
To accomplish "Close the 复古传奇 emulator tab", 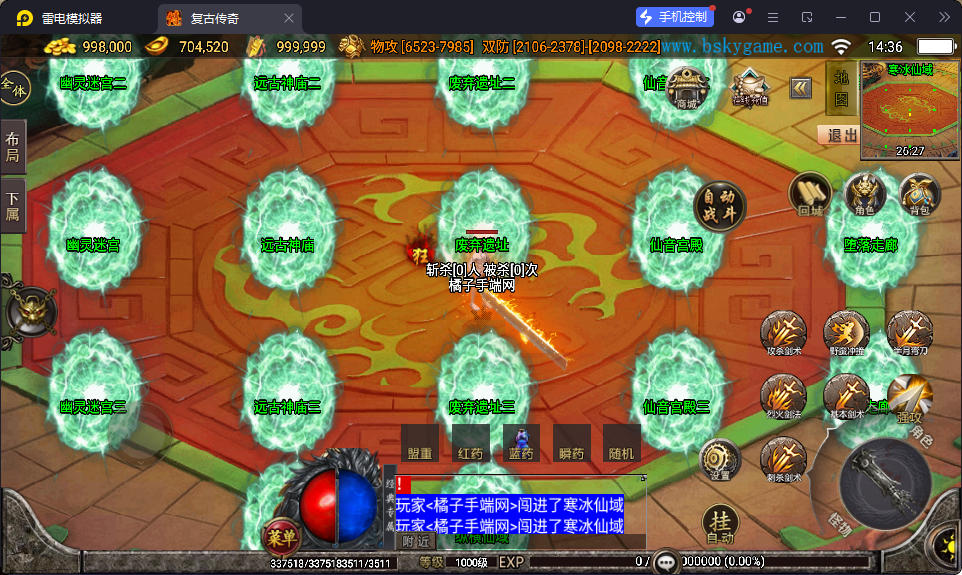I will [289, 18].
